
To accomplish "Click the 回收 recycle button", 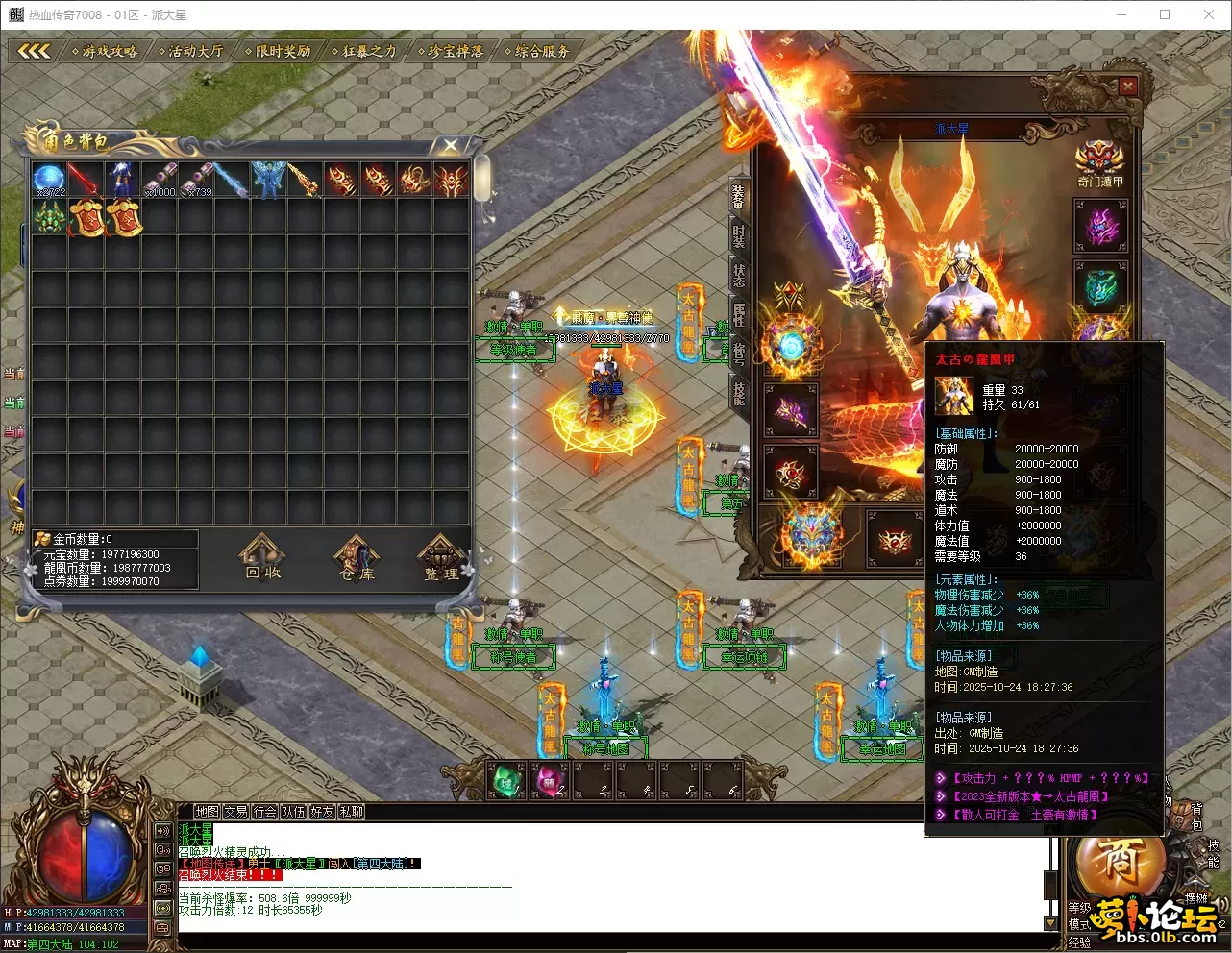I will tap(262, 558).
